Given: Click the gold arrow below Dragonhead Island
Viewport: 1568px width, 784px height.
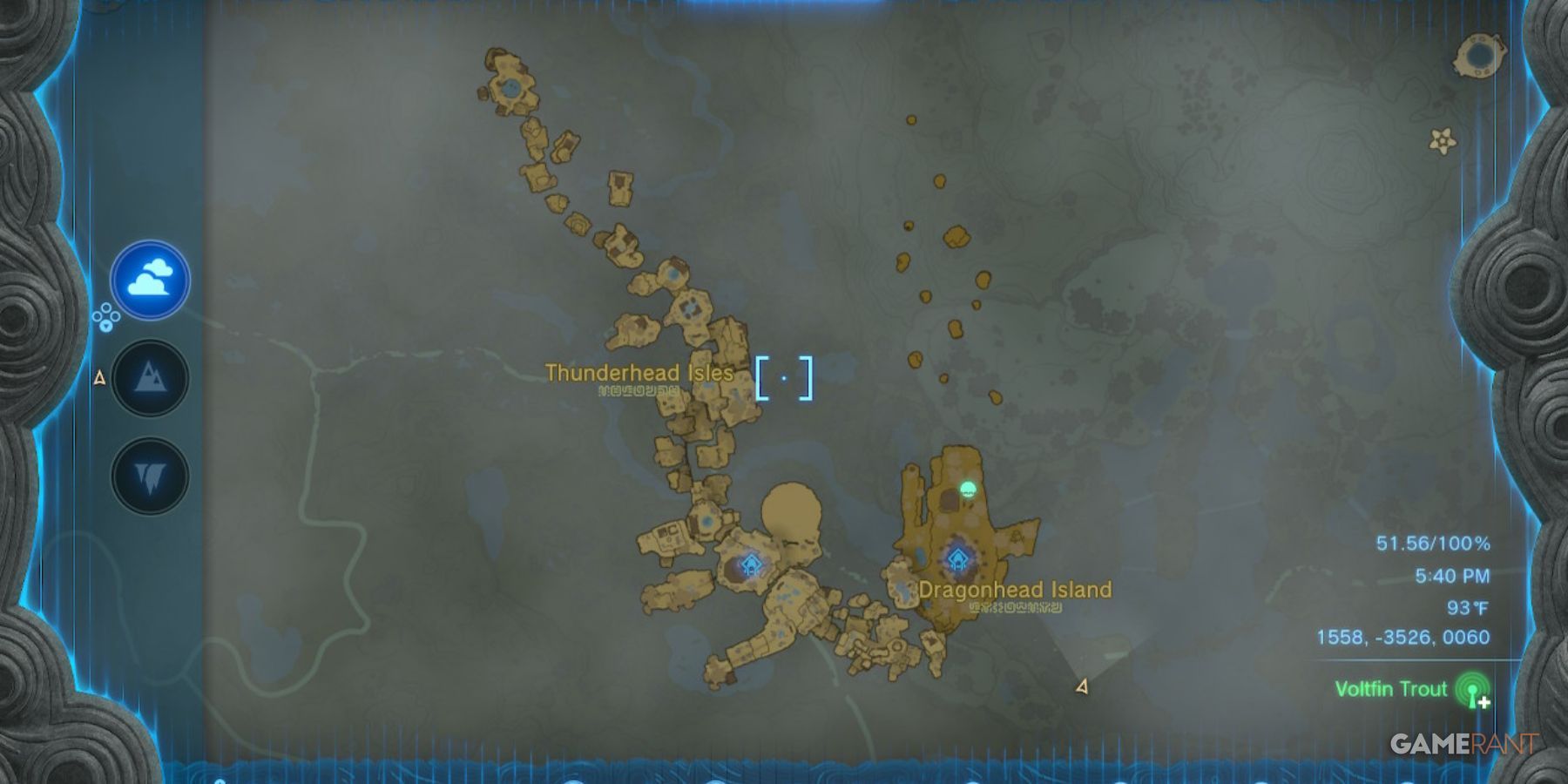Looking at the screenshot, I should (1081, 688).
